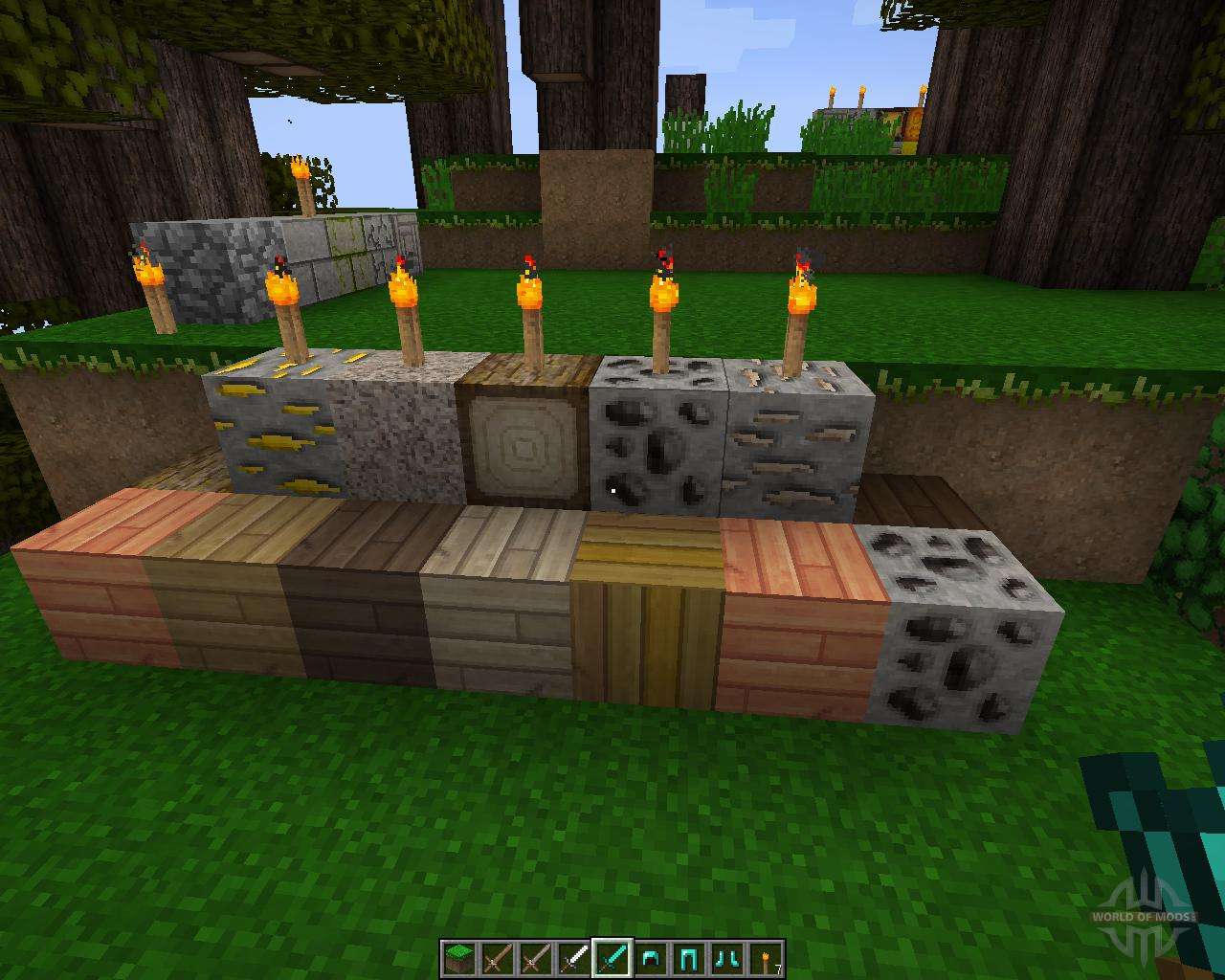Switch to the iron sword slot
This screenshot has width=1225, height=980.
572,958
